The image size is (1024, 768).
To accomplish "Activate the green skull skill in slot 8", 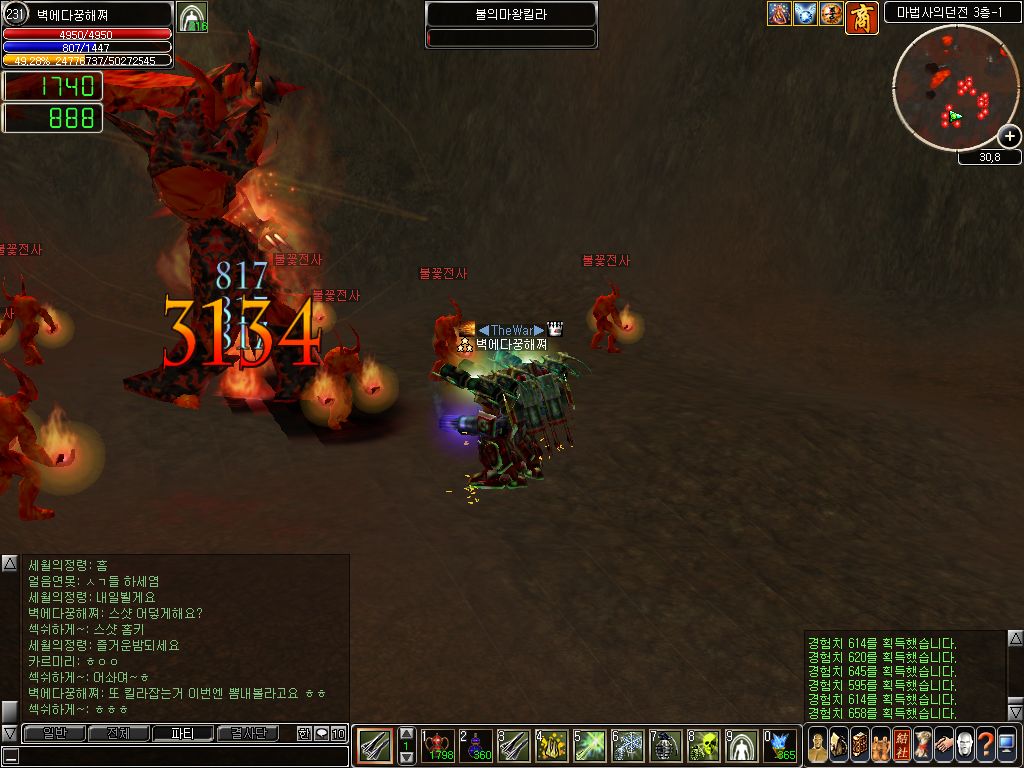I will pos(705,746).
